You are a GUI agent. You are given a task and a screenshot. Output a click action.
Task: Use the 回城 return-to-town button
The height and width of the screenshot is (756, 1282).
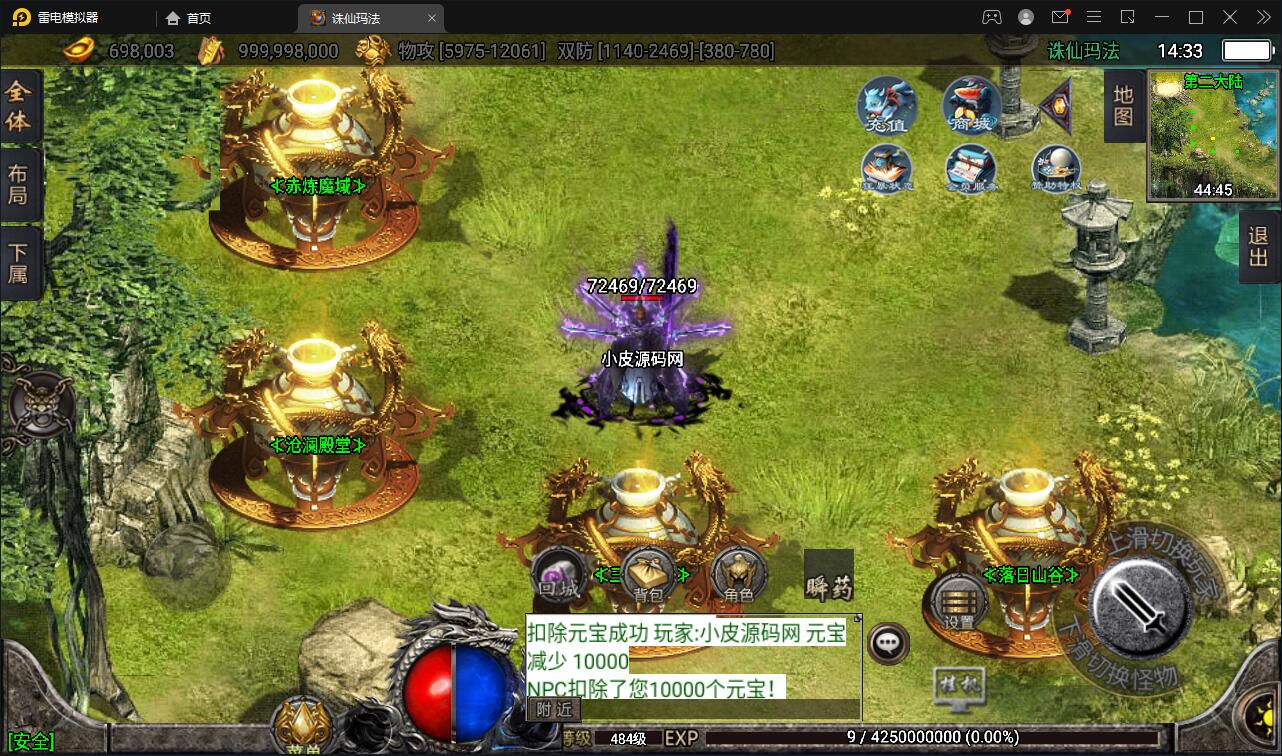[559, 577]
